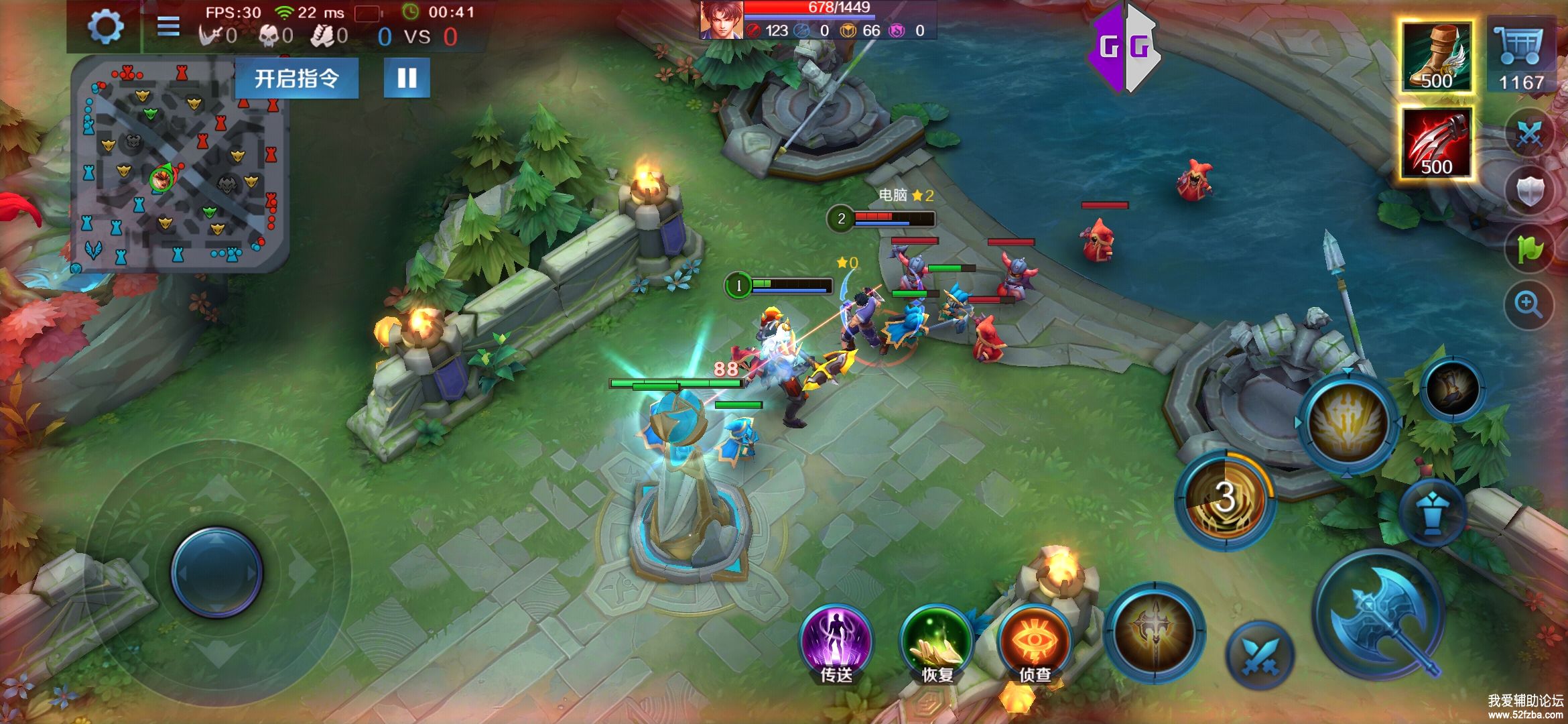Activate the 侦查 scouting eye spell
This screenshot has height=724, width=1568.
[x=1035, y=642]
